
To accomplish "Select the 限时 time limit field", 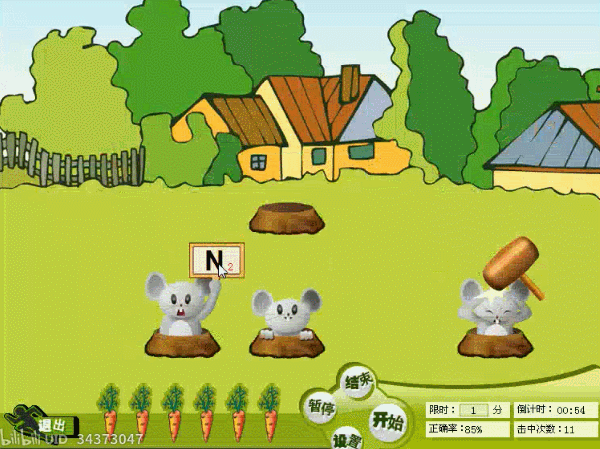I will (x=473, y=410).
